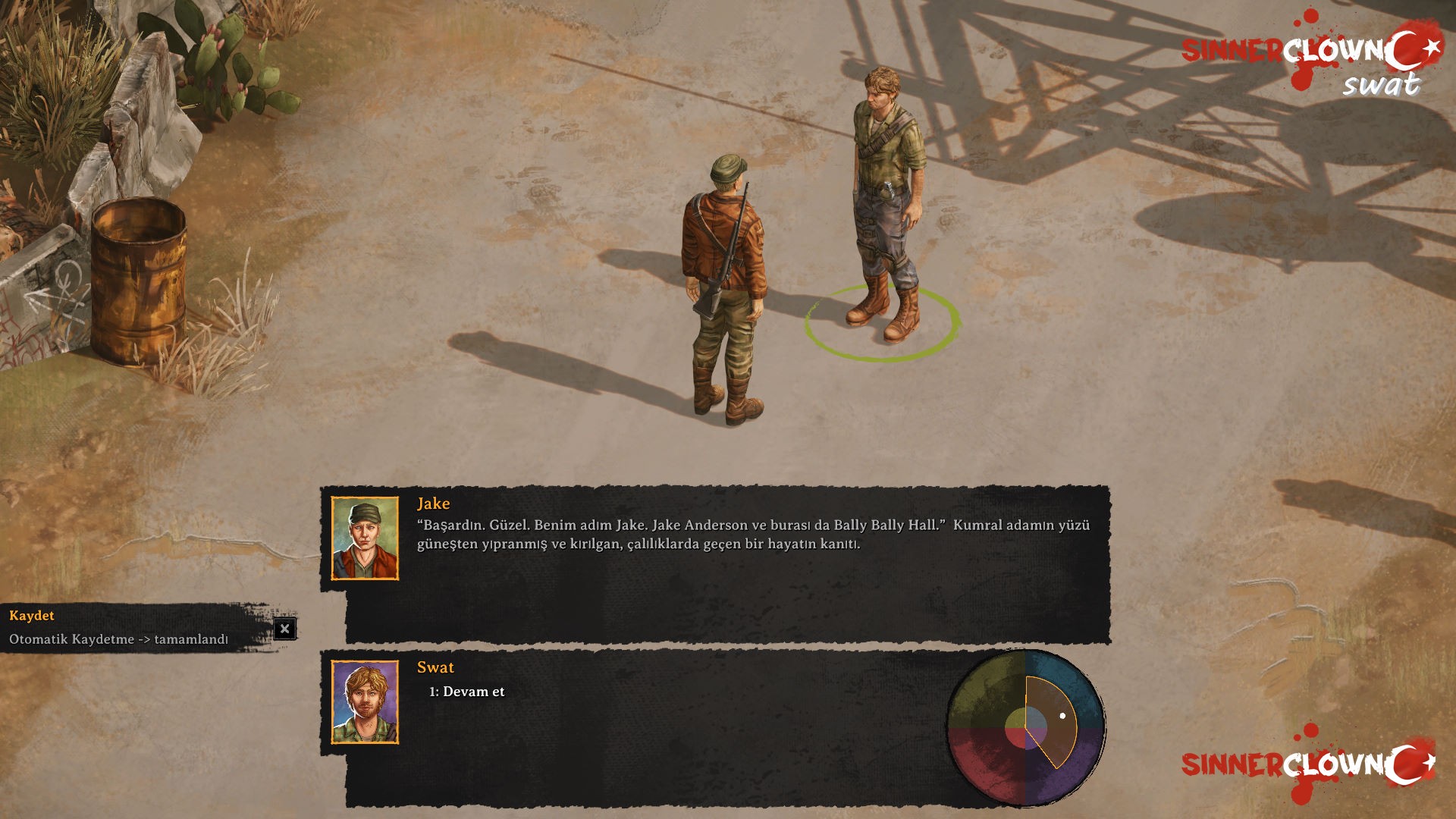Select Swat's character portrait
Image resolution: width=1456 pixels, height=819 pixels.
tap(365, 702)
